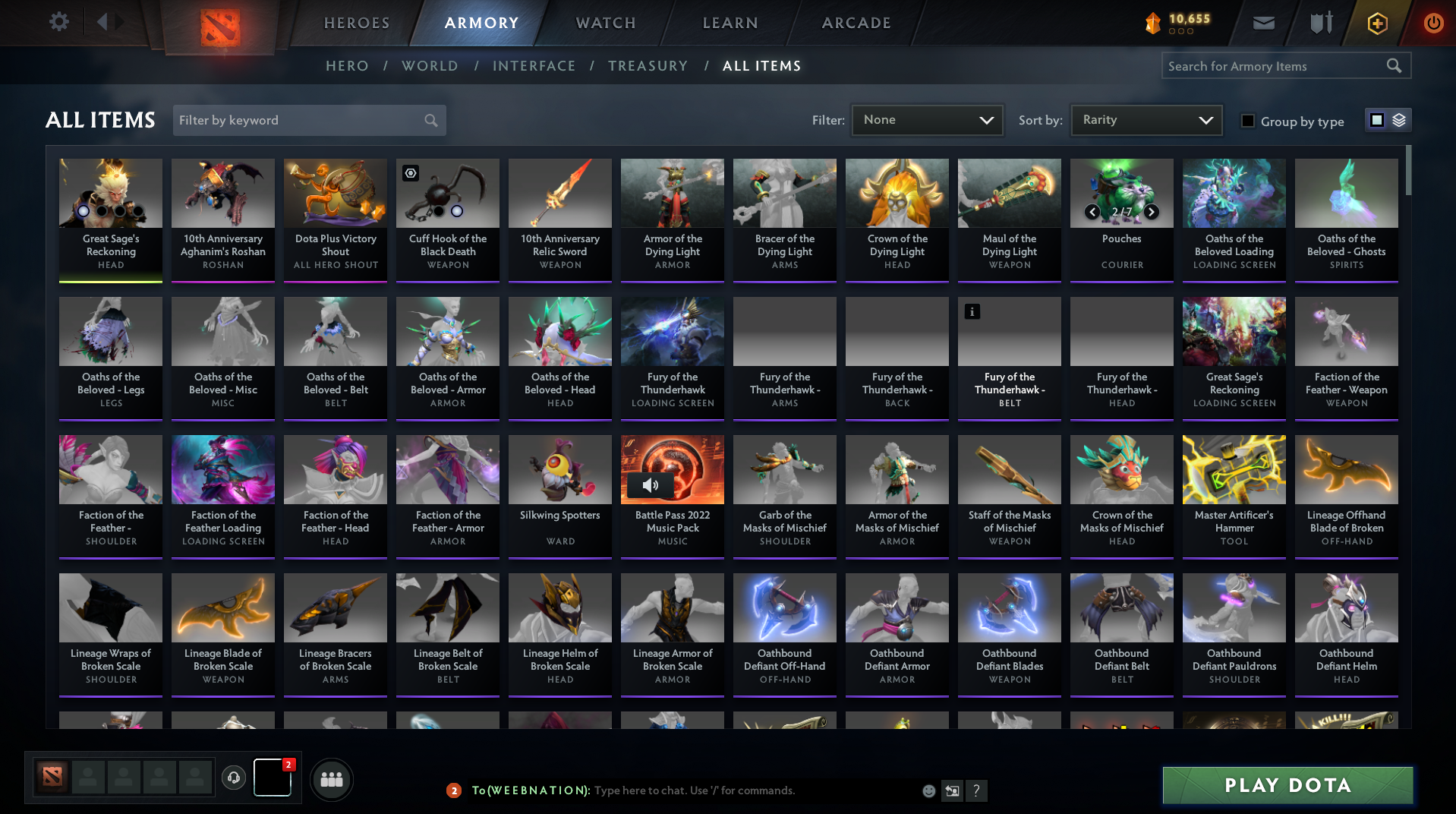This screenshot has width=1456, height=814.
Task: Open the friends list icon
Action: point(331,779)
